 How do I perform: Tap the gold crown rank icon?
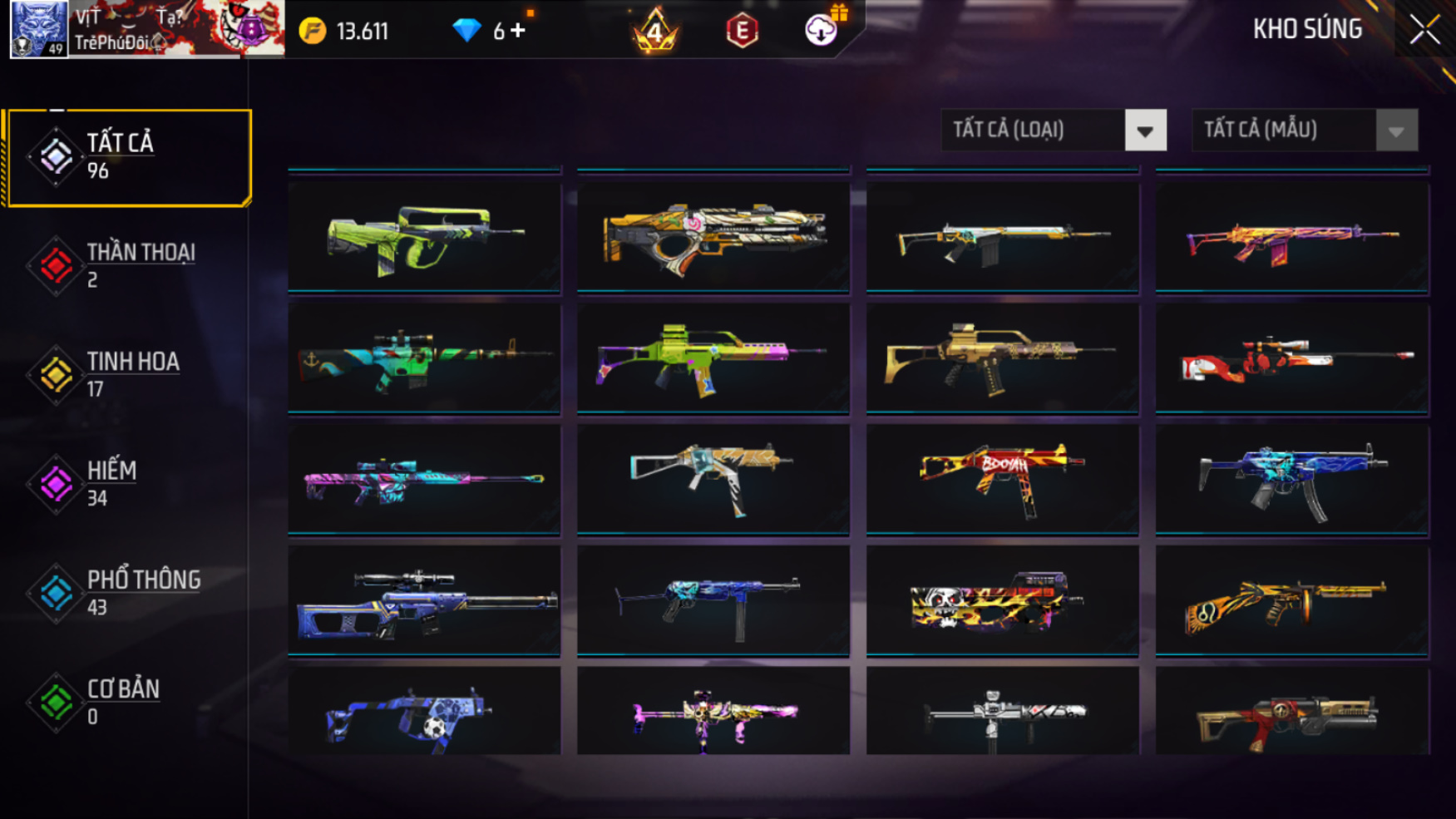(x=655, y=31)
